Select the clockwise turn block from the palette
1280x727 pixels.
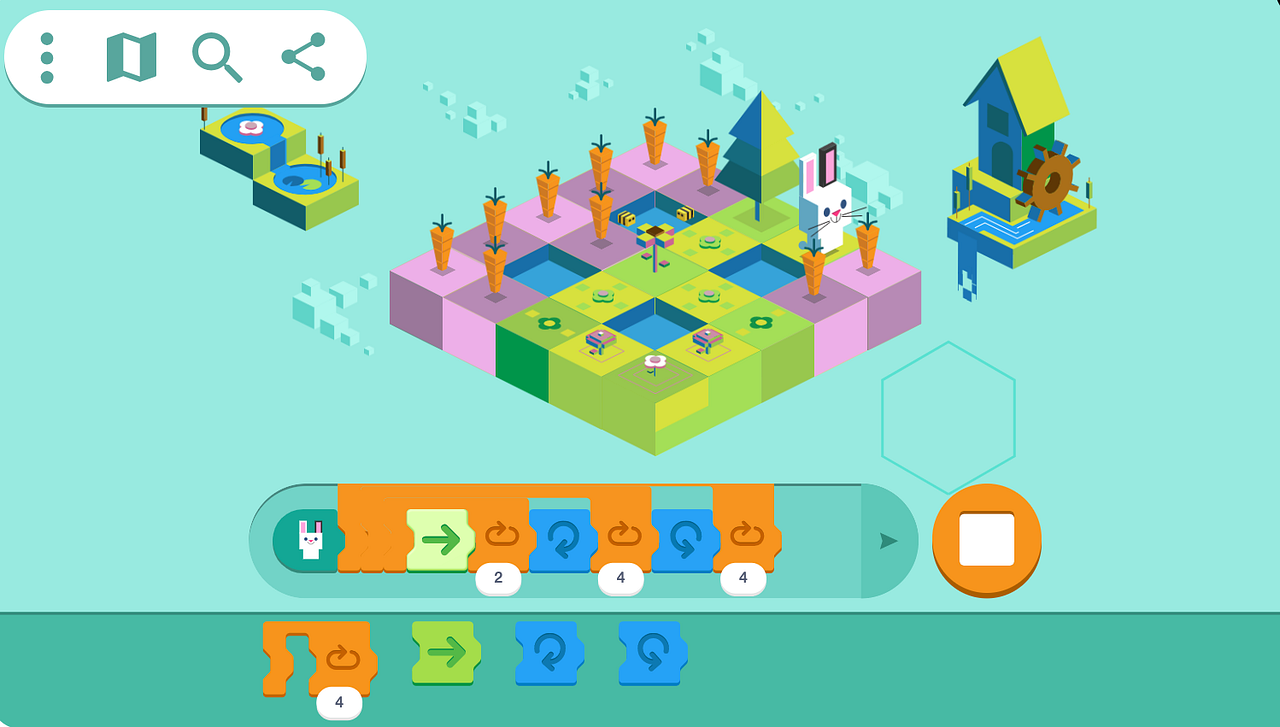point(548,655)
